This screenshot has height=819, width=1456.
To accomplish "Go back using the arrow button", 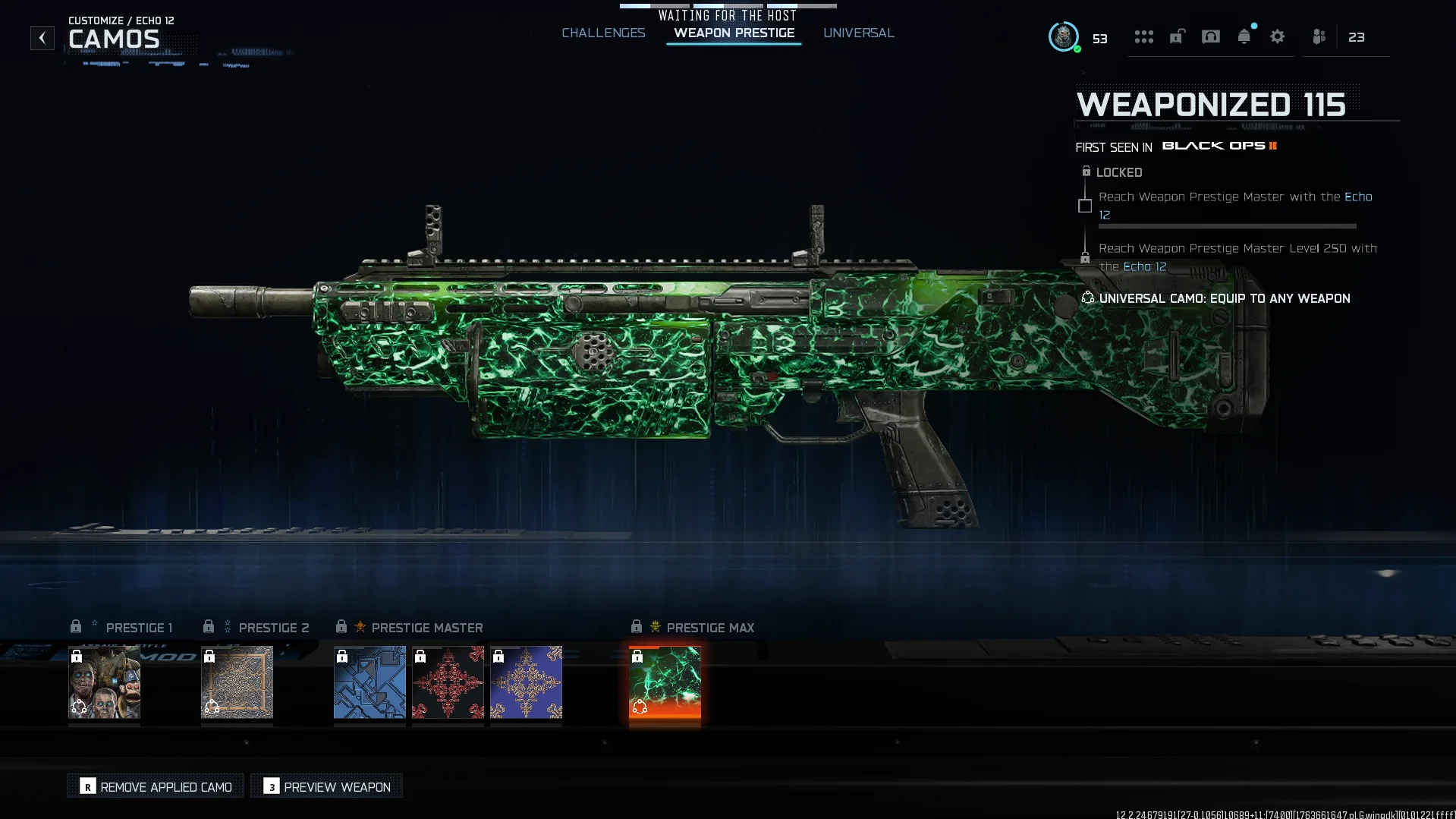I will click(42, 38).
